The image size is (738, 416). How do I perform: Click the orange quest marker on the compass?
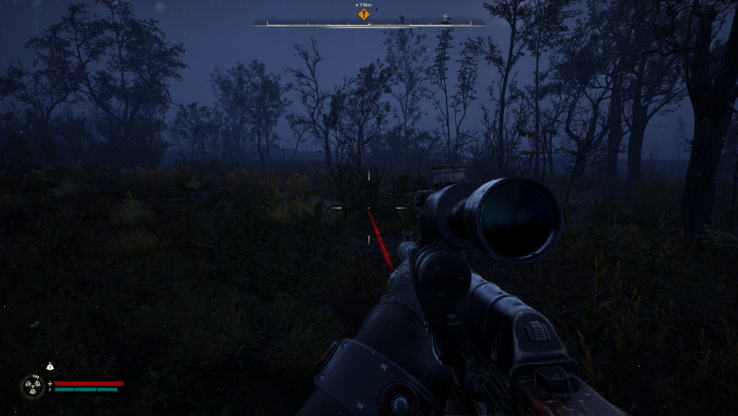click(x=364, y=14)
